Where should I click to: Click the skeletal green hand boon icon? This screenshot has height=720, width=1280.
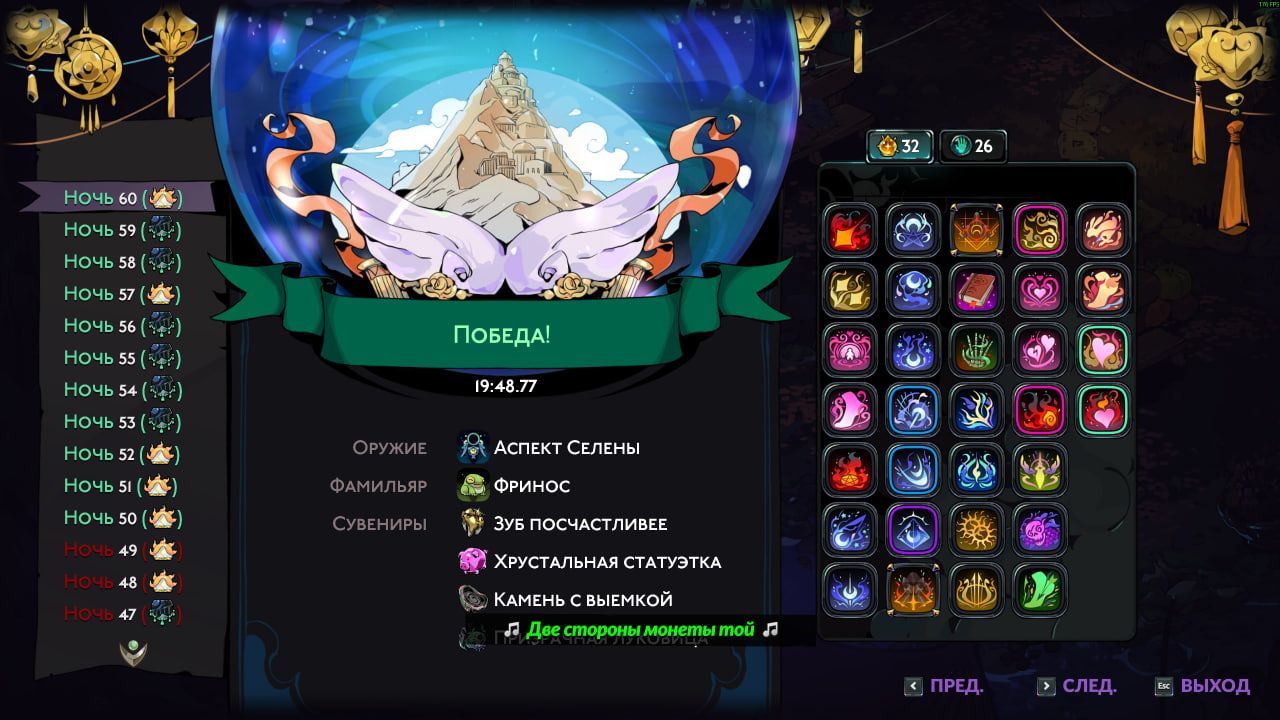(x=975, y=350)
